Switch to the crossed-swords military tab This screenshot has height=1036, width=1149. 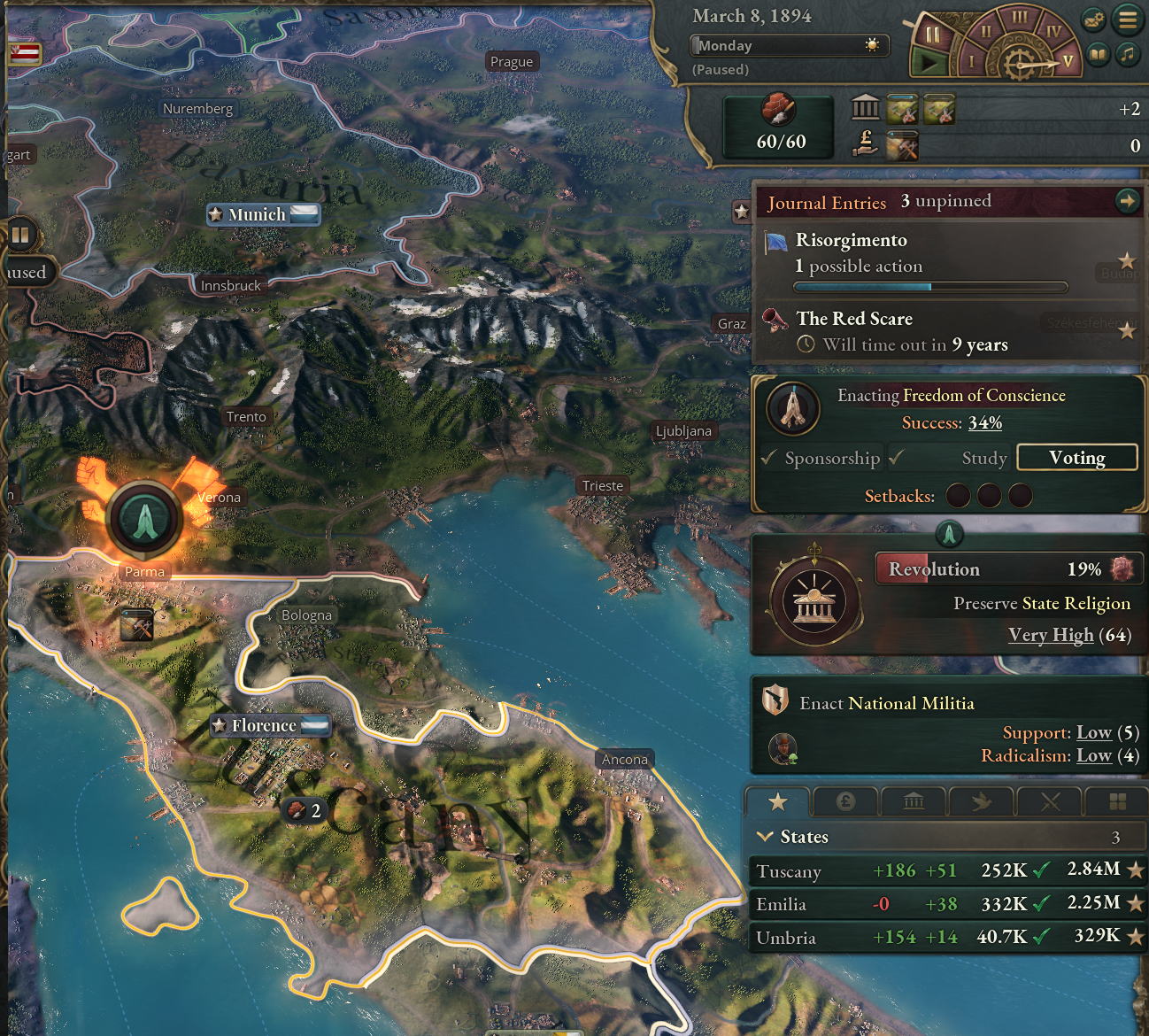[1050, 802]
